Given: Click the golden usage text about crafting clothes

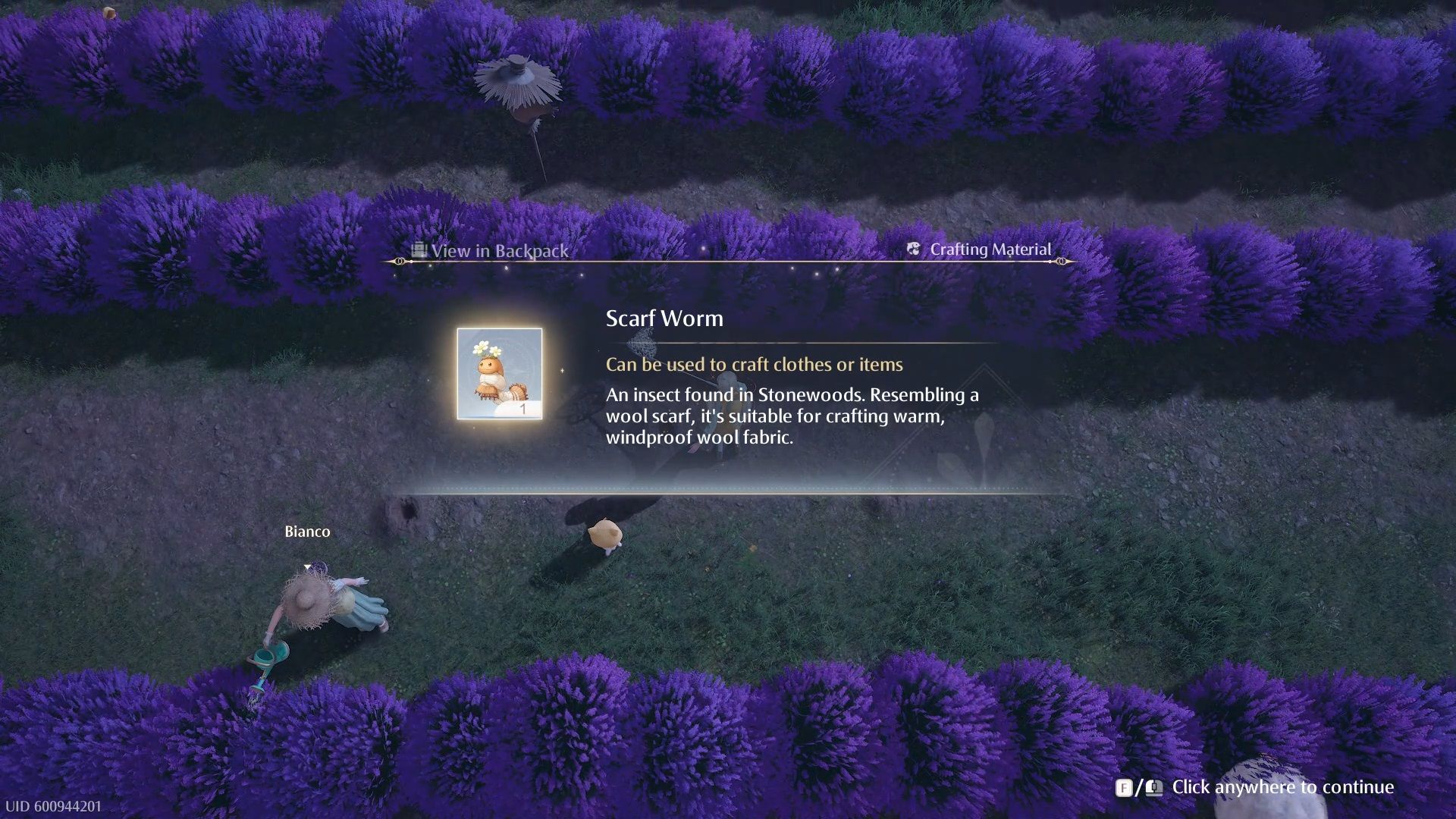Looking at the screenshot, I should 754,365.
